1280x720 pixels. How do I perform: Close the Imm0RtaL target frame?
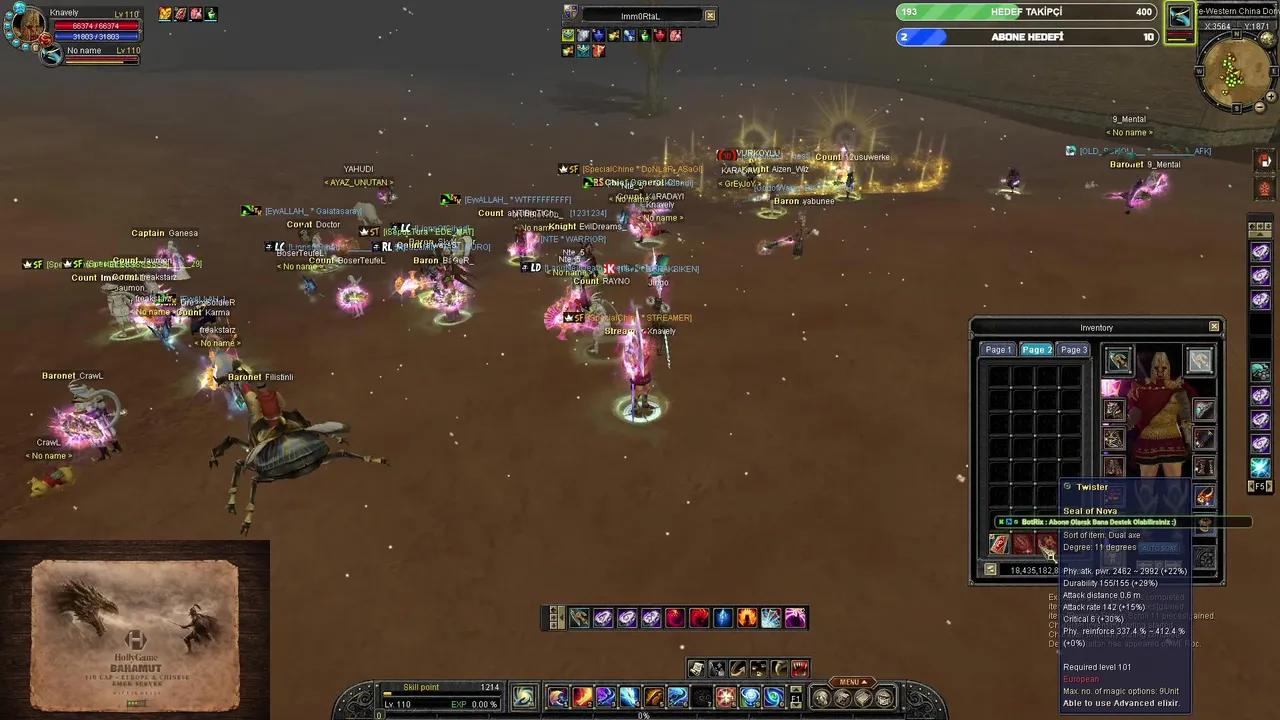[x=710, y=16]
